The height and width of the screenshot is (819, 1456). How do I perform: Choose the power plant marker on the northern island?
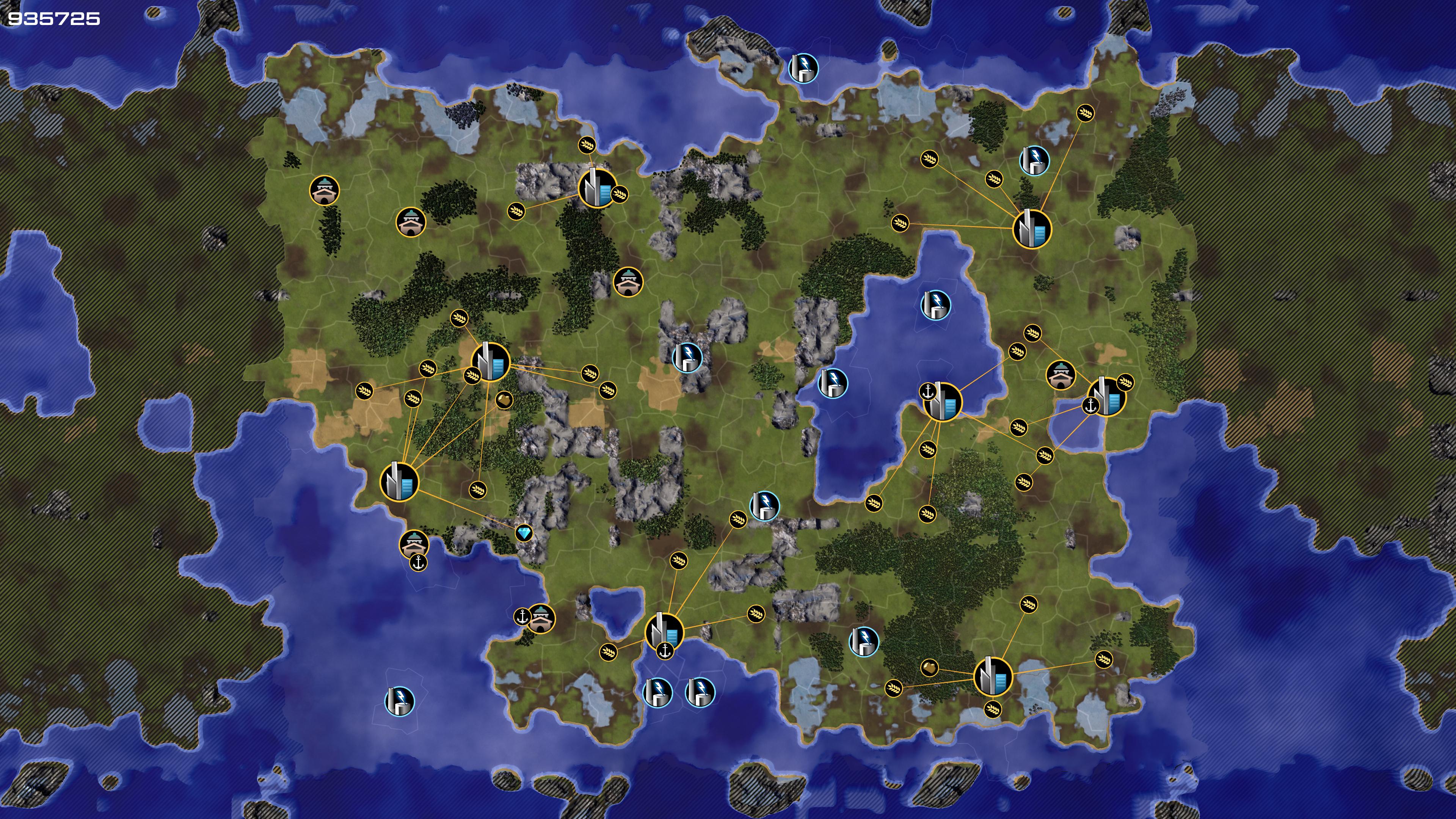(x=803, y=68)
